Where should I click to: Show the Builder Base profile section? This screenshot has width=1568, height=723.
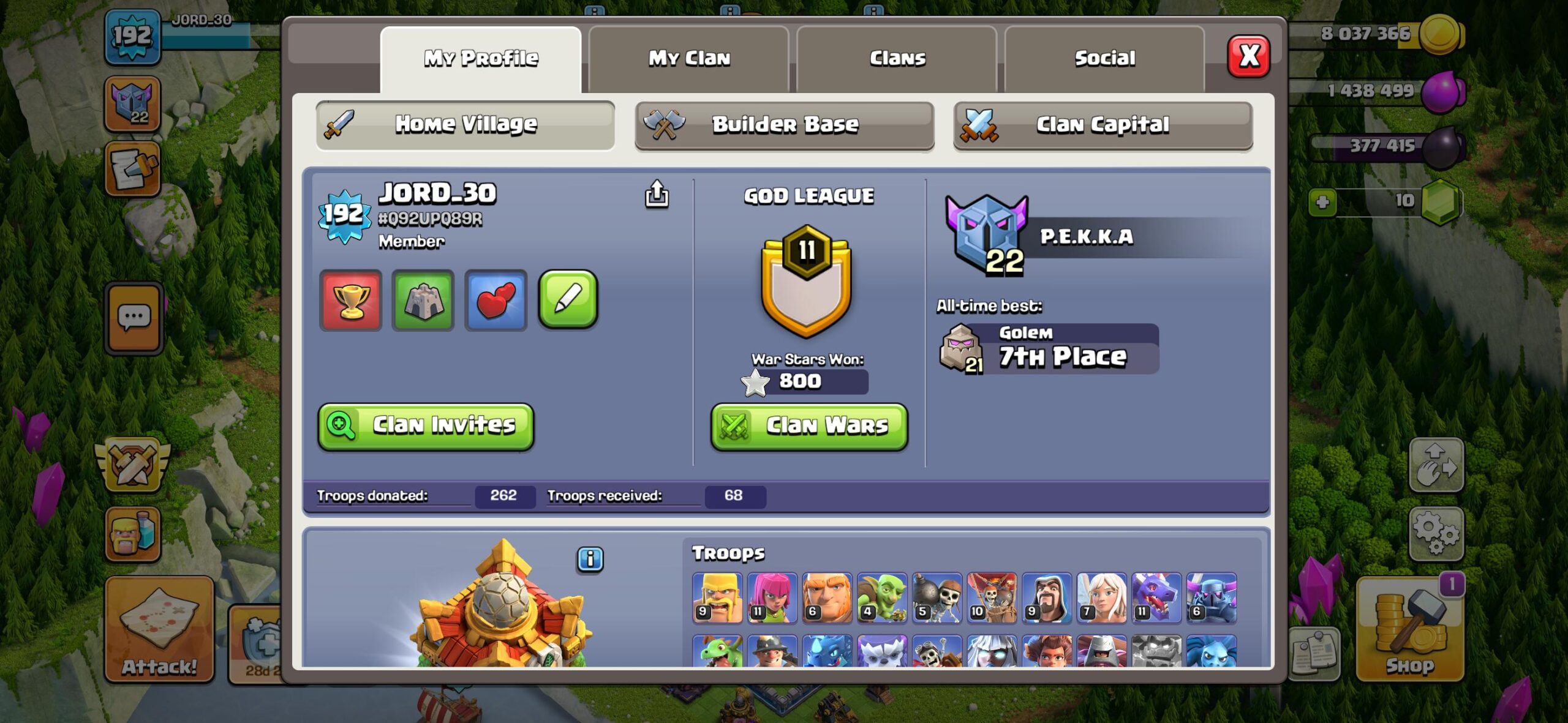784,125
